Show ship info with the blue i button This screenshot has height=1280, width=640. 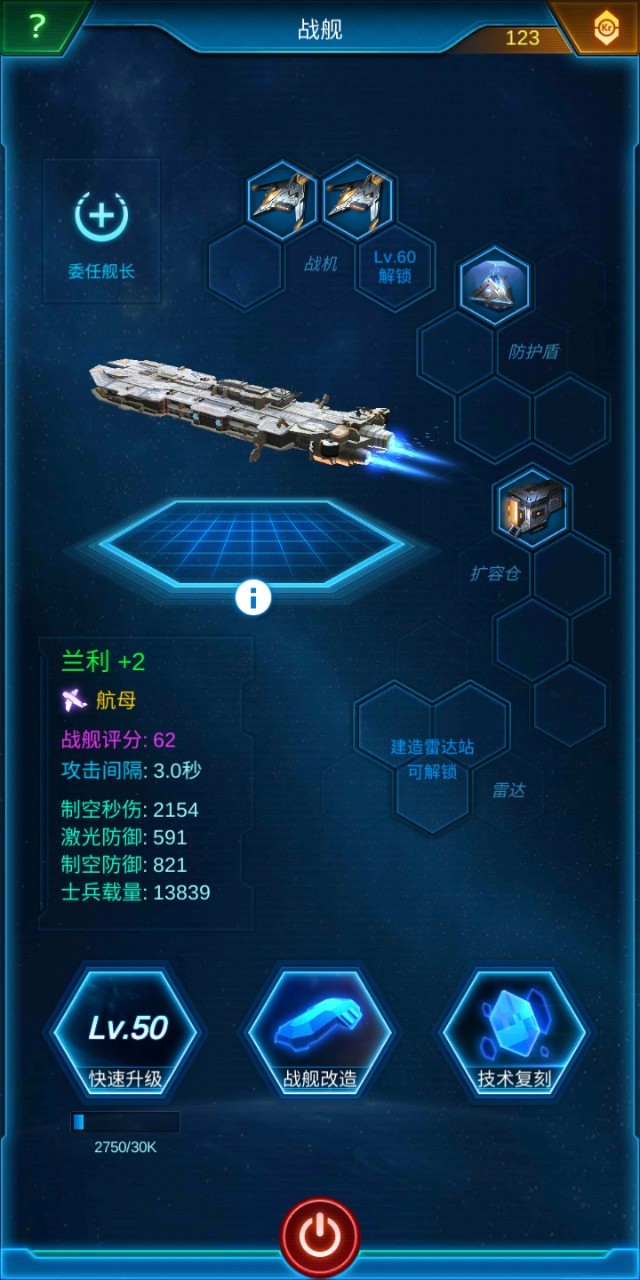pyautogui.click(x=253, y=598)
